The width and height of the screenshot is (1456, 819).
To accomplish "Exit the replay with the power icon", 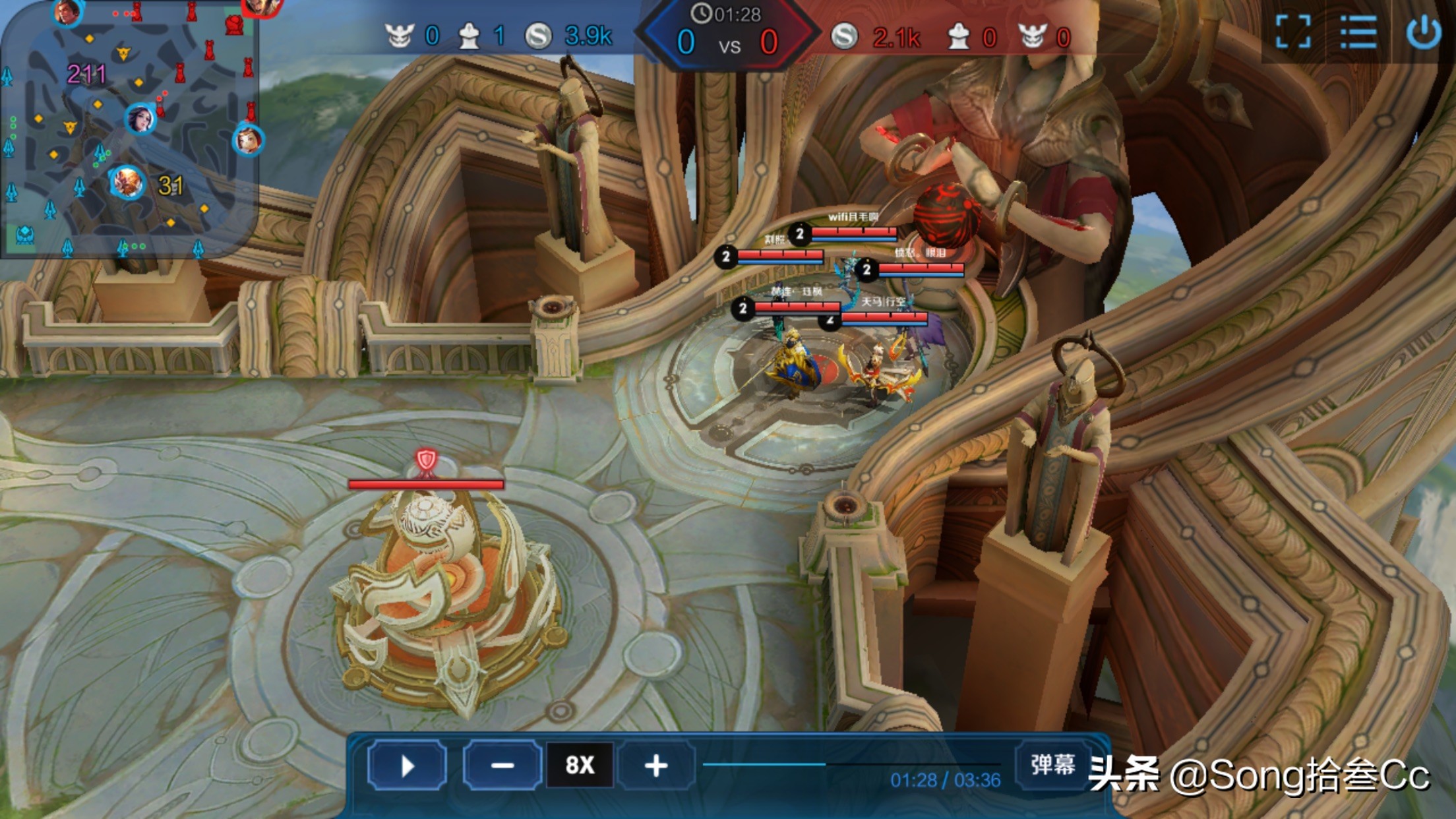I will point(1423,32).
